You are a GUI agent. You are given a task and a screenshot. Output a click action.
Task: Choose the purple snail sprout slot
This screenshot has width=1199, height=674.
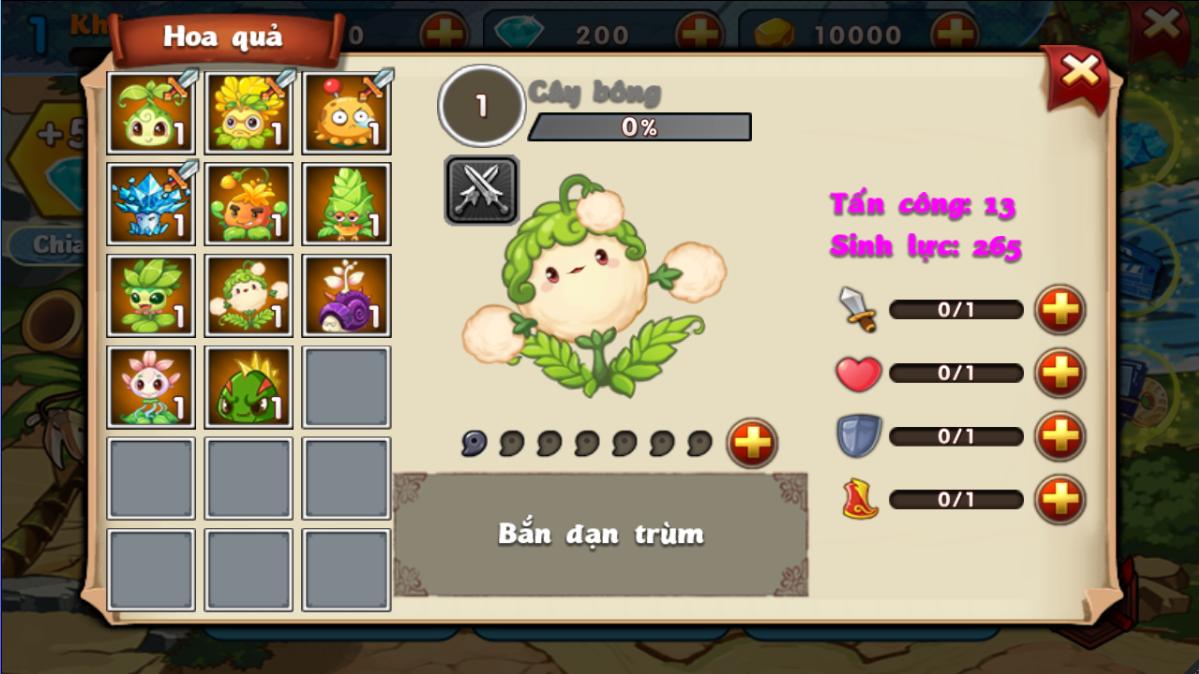(x=346, y=295)
